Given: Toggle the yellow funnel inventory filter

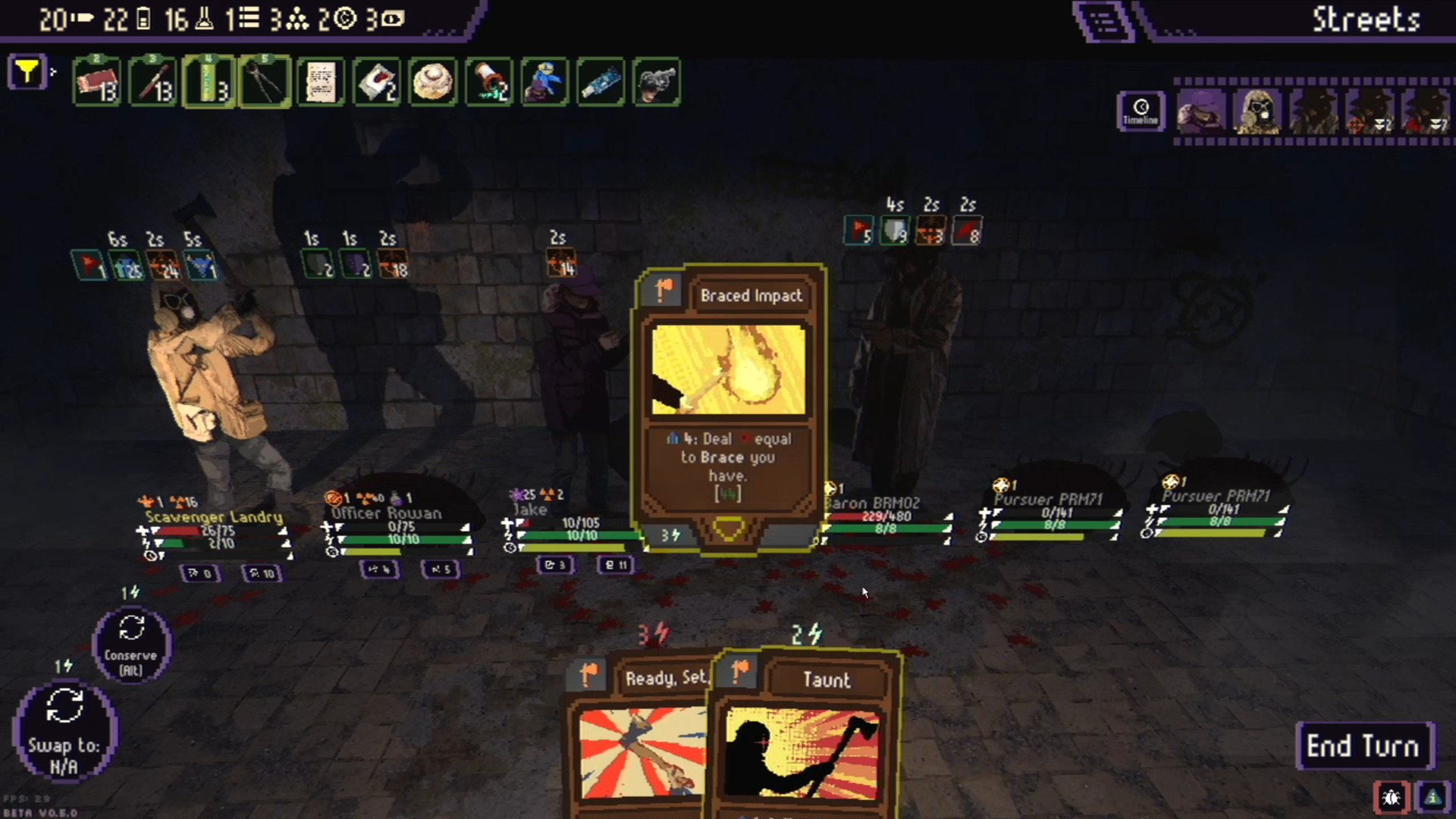Looking at the screenshot, I should [x=27, y=73].
